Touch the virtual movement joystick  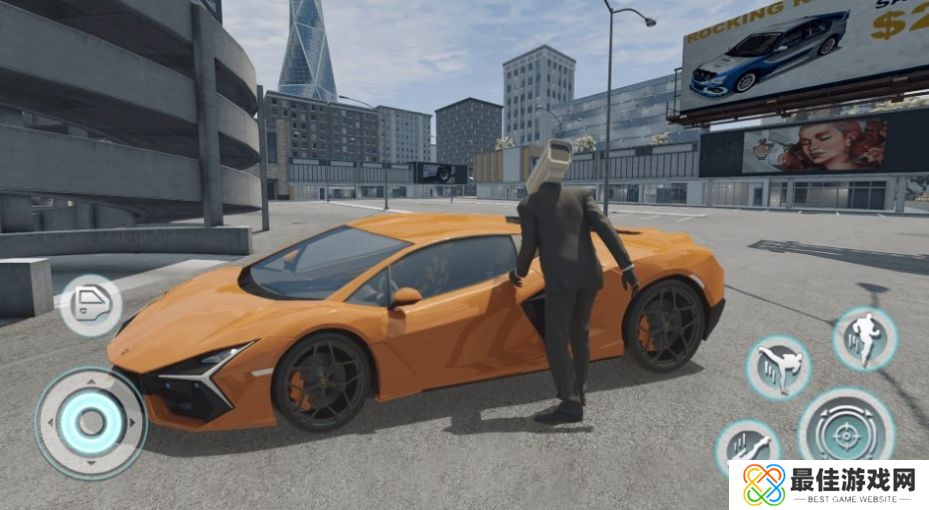(x=91, y=421)
